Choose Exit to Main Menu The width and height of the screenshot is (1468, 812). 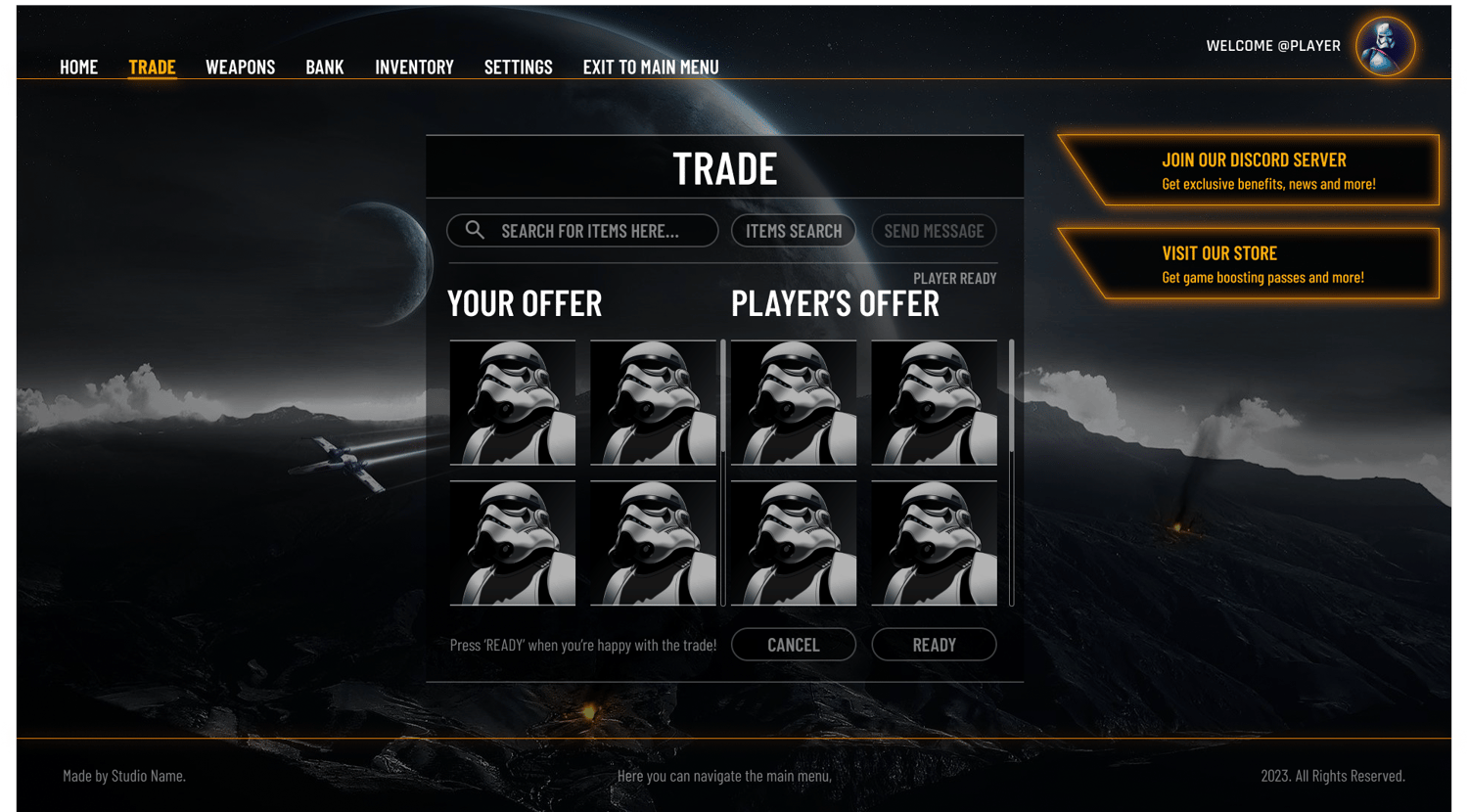click(x=651, y=68)
